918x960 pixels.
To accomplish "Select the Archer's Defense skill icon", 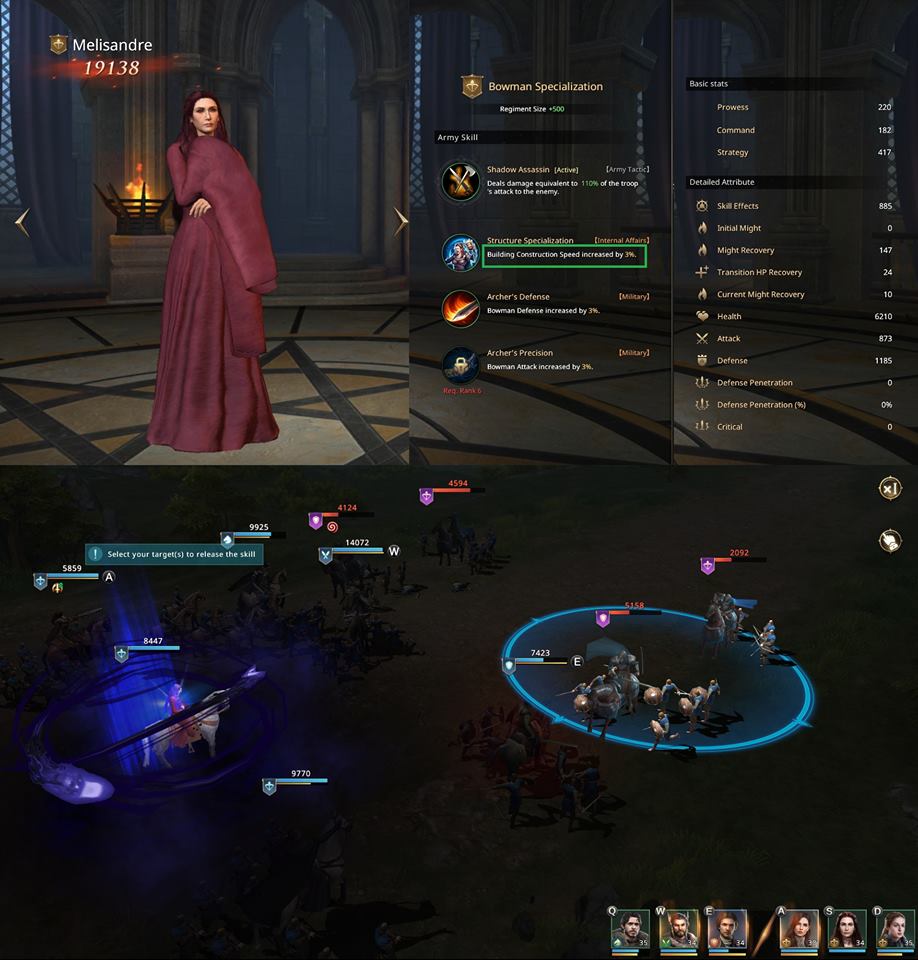I will pos(461,308).
